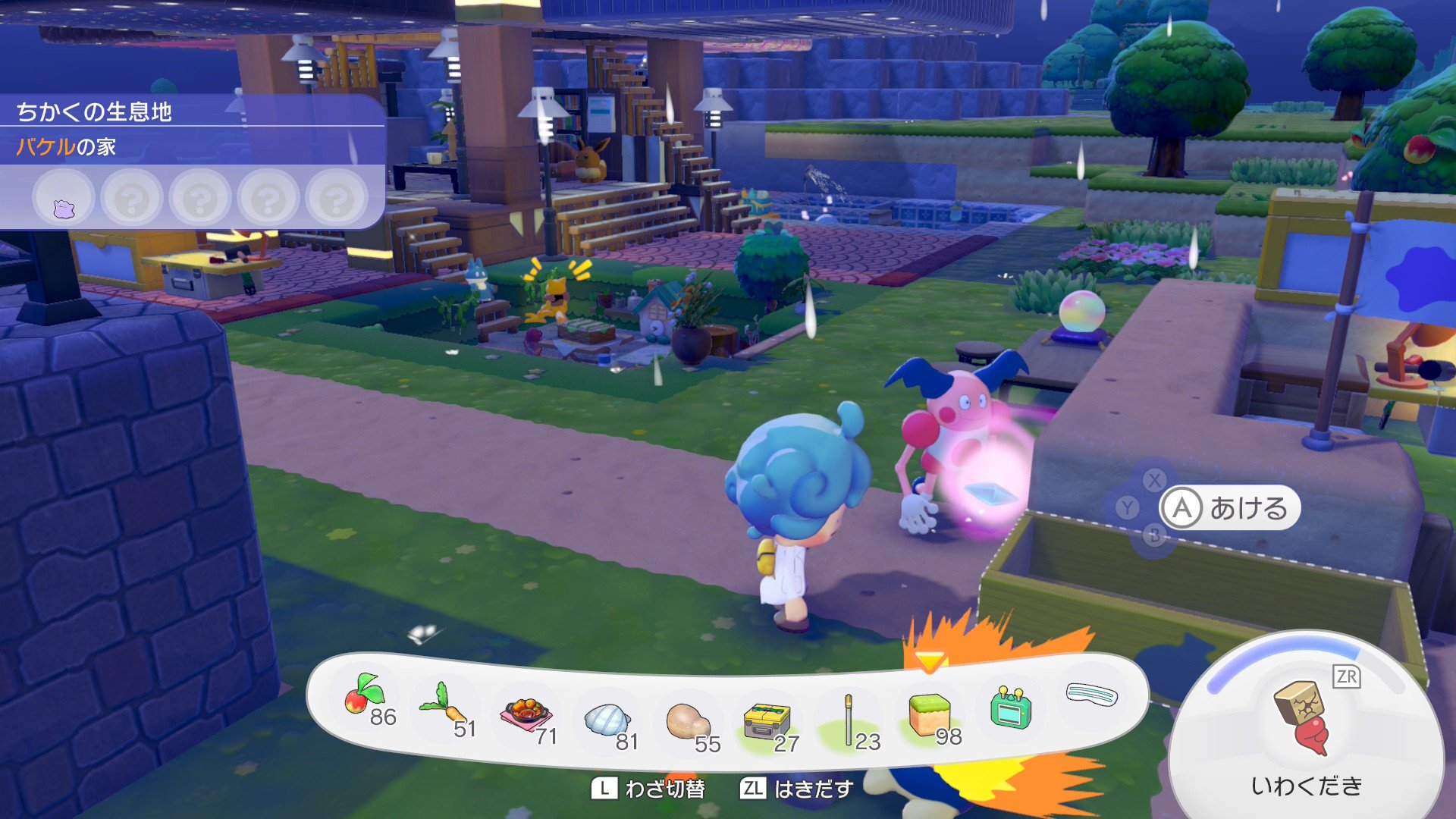Image resolution: width=1456 pixels, height=819 pixels.
Task: Select the バケルの家 habitat entry
Action: [67, 146]
